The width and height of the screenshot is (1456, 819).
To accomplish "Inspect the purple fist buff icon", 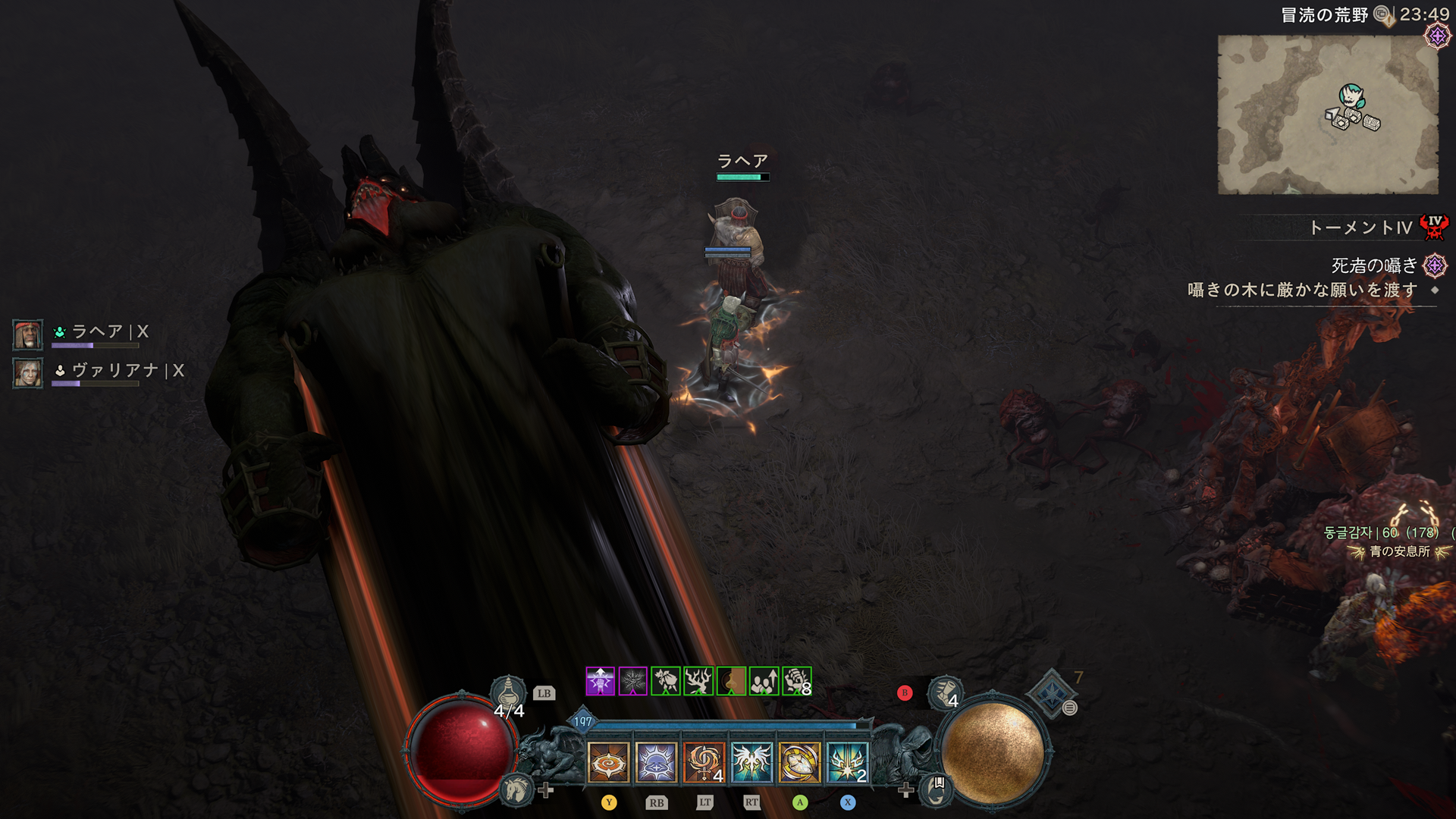I will click(600, 681).
